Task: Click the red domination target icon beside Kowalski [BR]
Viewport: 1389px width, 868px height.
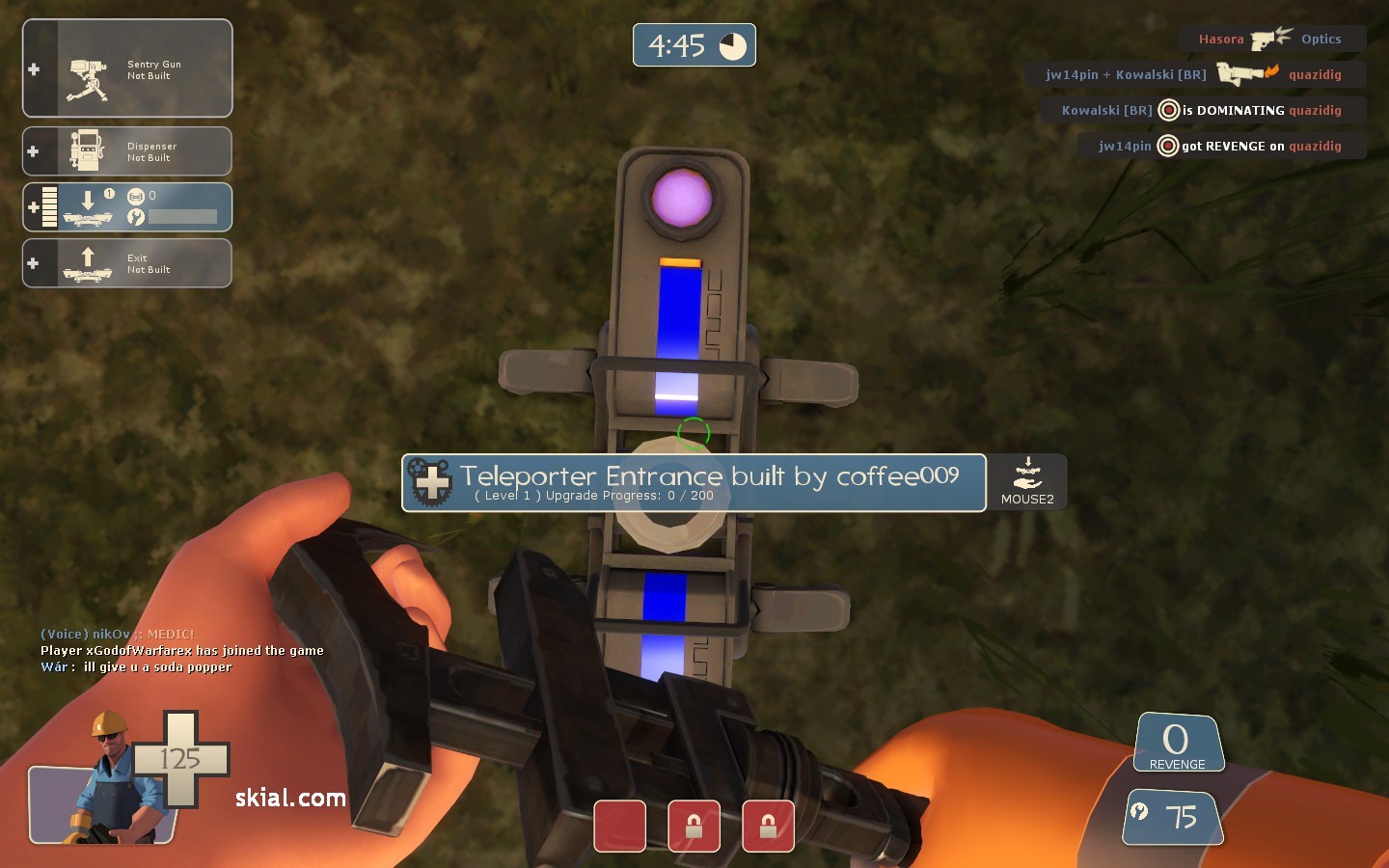Action: point(1167,110)
